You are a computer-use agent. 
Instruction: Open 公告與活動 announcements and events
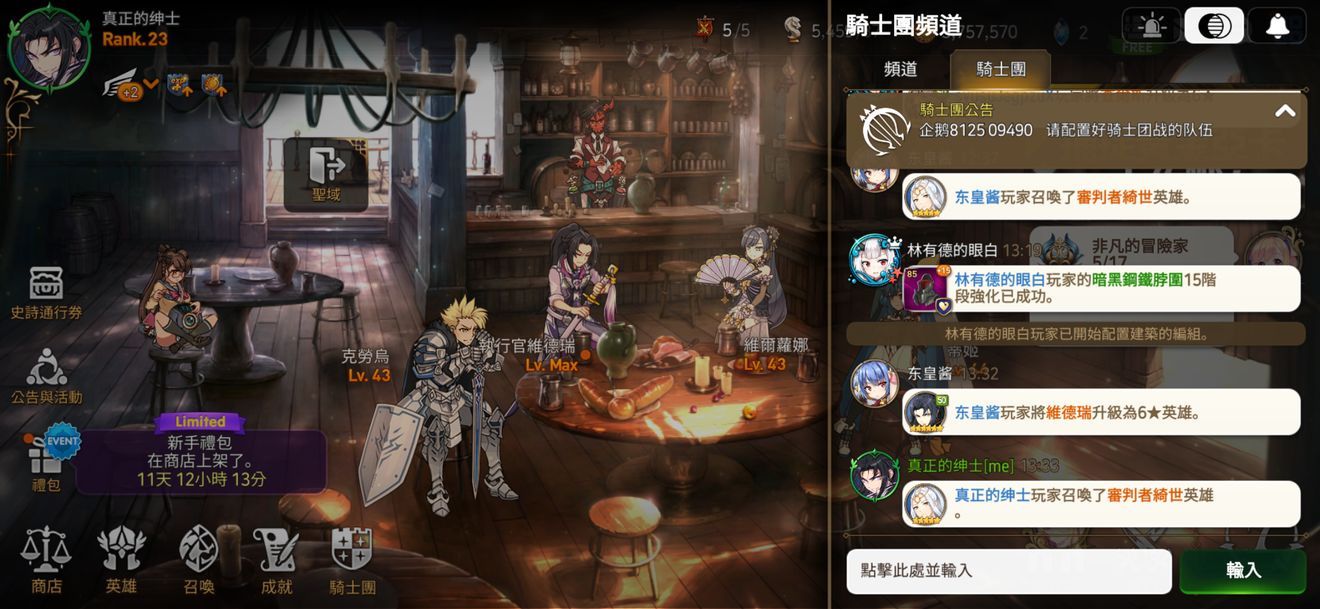[x=46, y=377]
